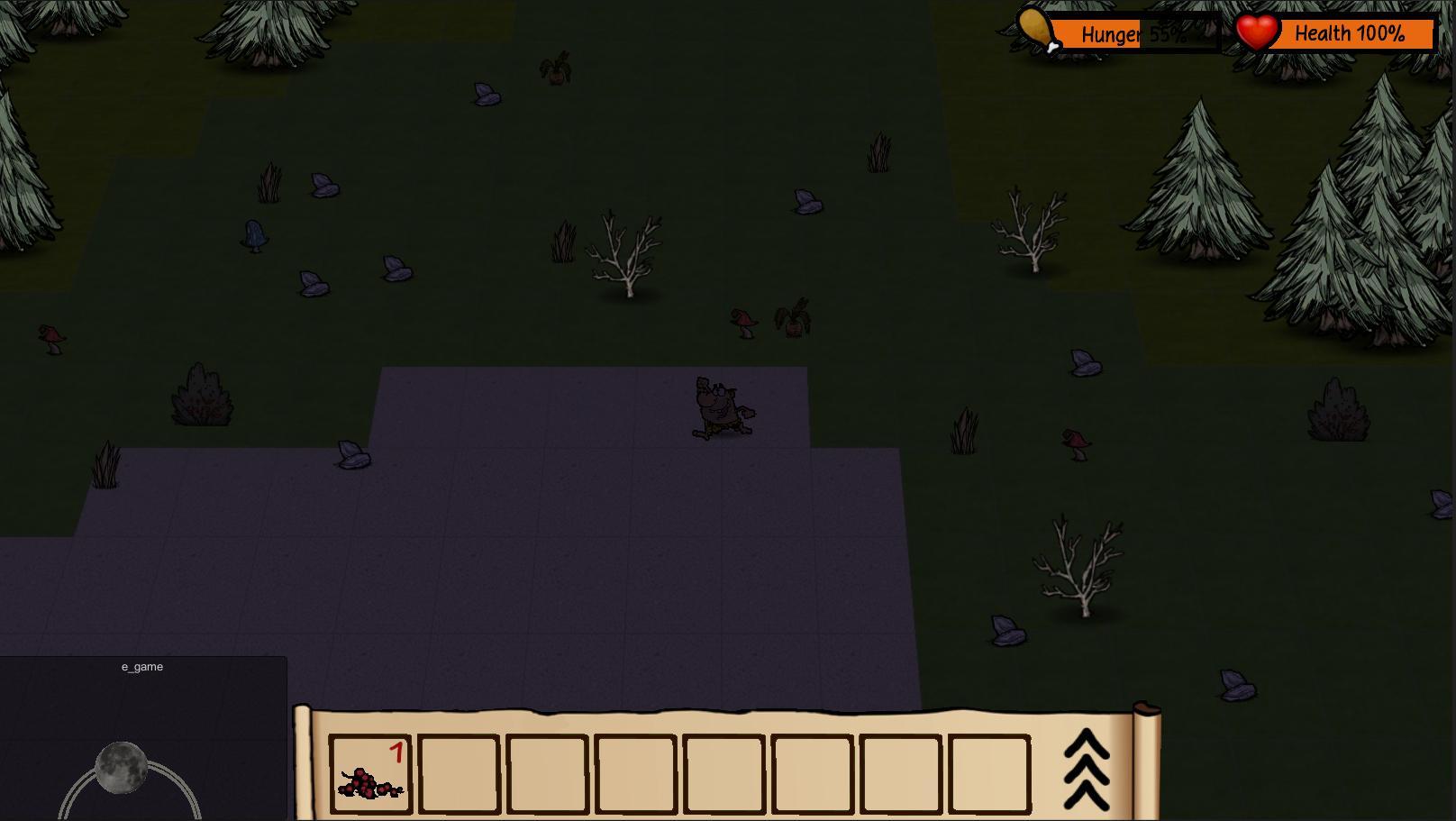The image size is (1456, 821).
Task: Click the empty slot next to the berries
Action: 458,777
